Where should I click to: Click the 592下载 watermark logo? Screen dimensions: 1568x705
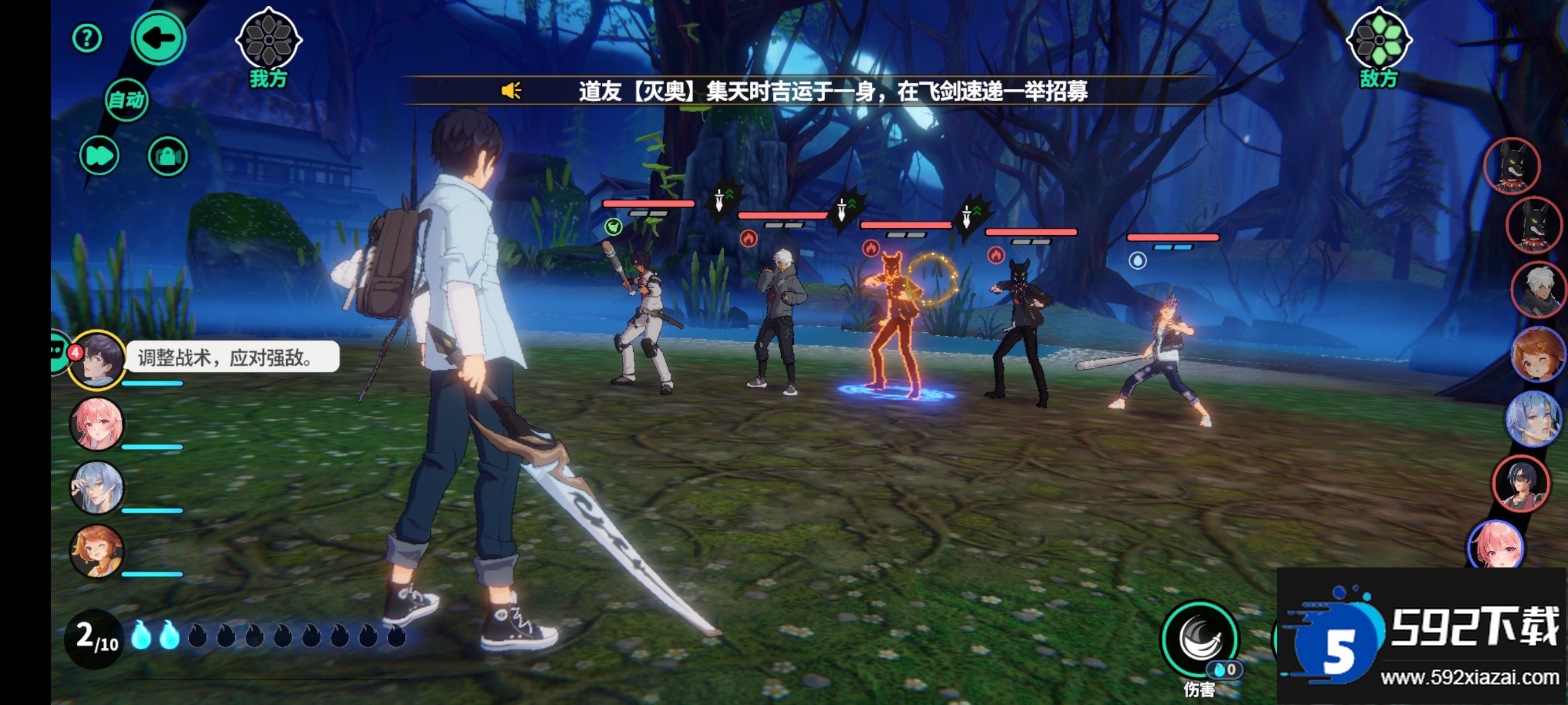pos(1422,636)
